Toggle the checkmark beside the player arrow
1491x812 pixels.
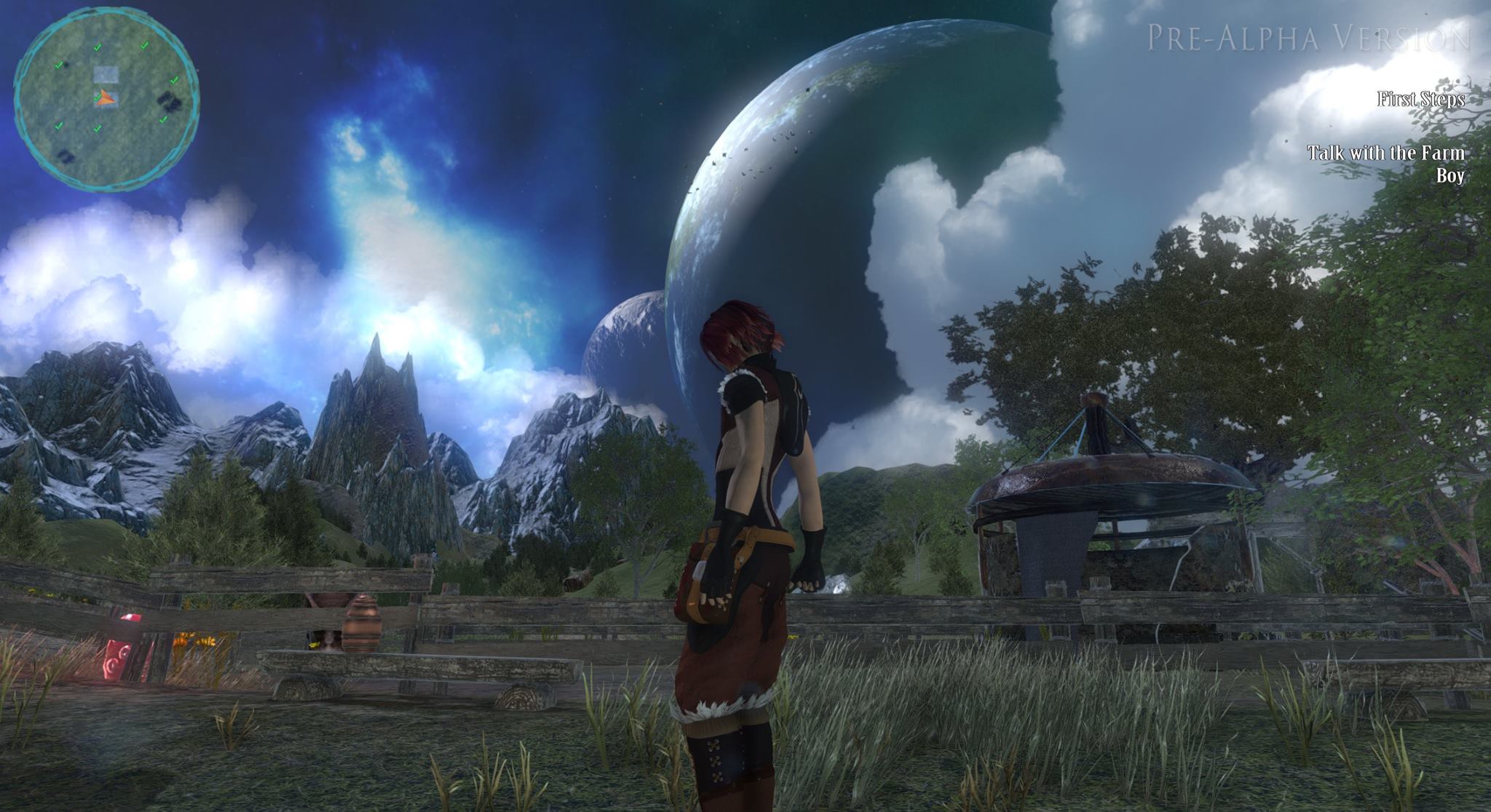[97, 97]
